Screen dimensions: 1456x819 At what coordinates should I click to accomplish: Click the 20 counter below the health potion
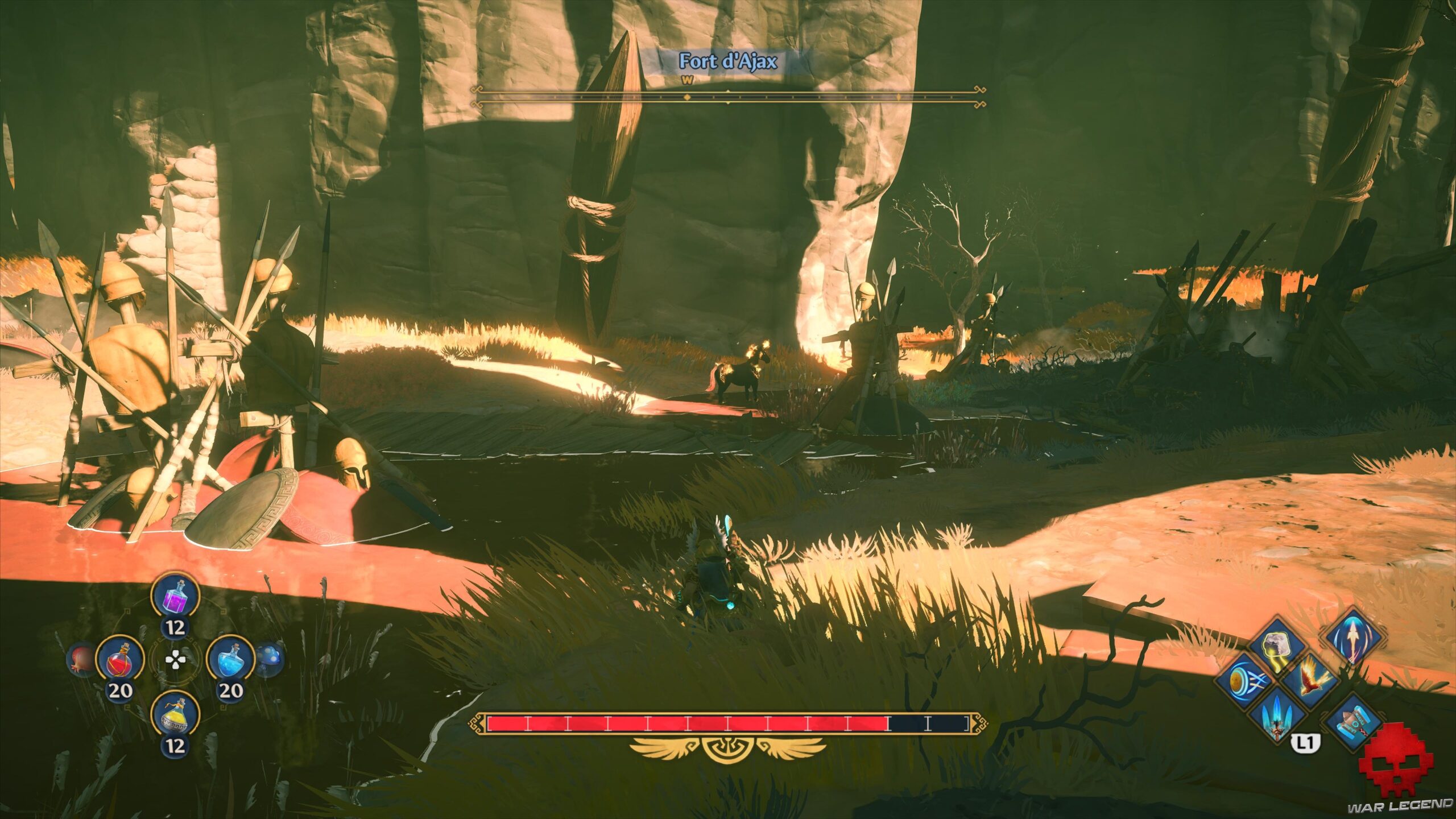click(x=120, y=691)
